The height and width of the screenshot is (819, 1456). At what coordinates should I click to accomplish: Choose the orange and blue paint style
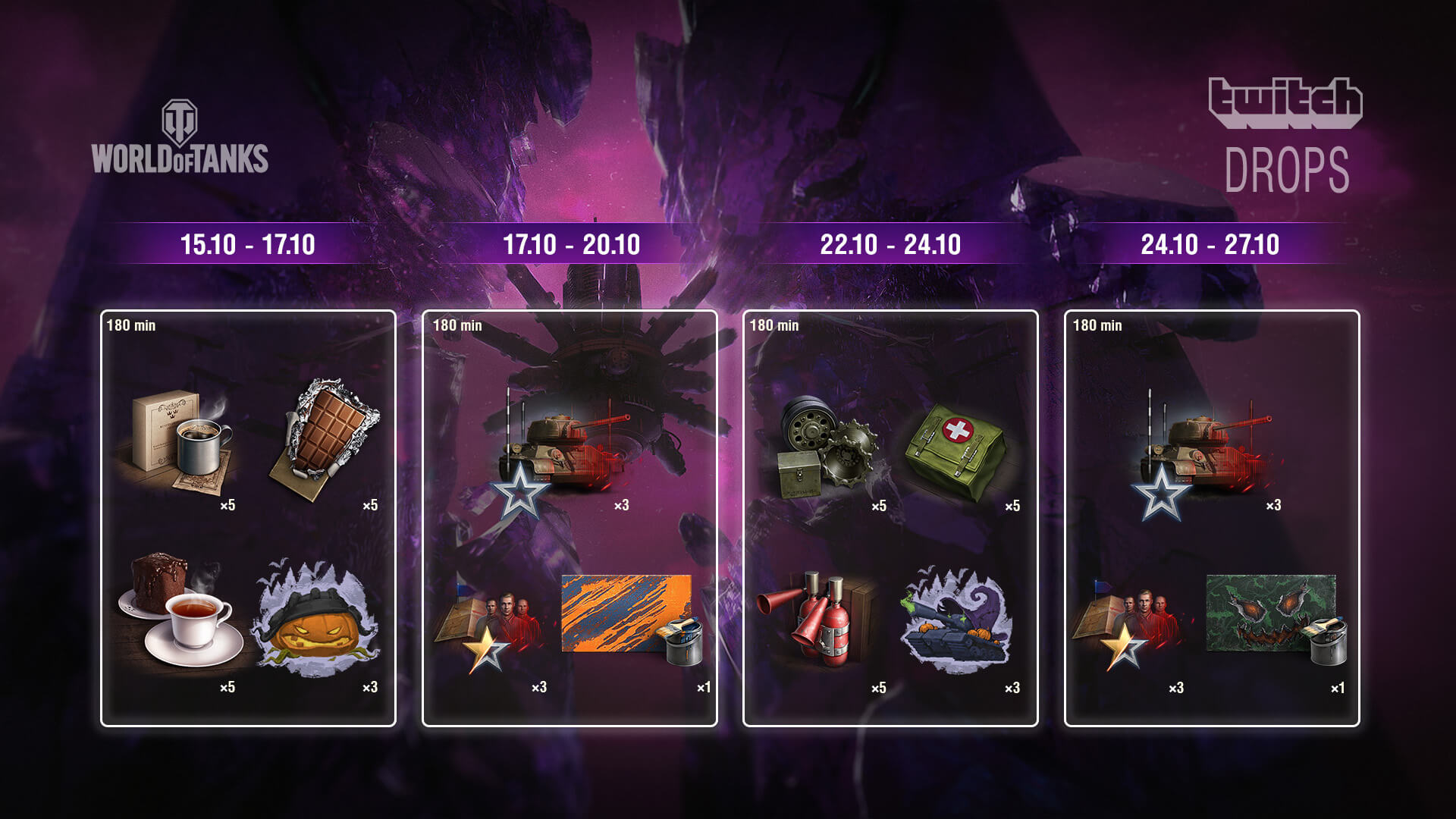pos(629,618)
